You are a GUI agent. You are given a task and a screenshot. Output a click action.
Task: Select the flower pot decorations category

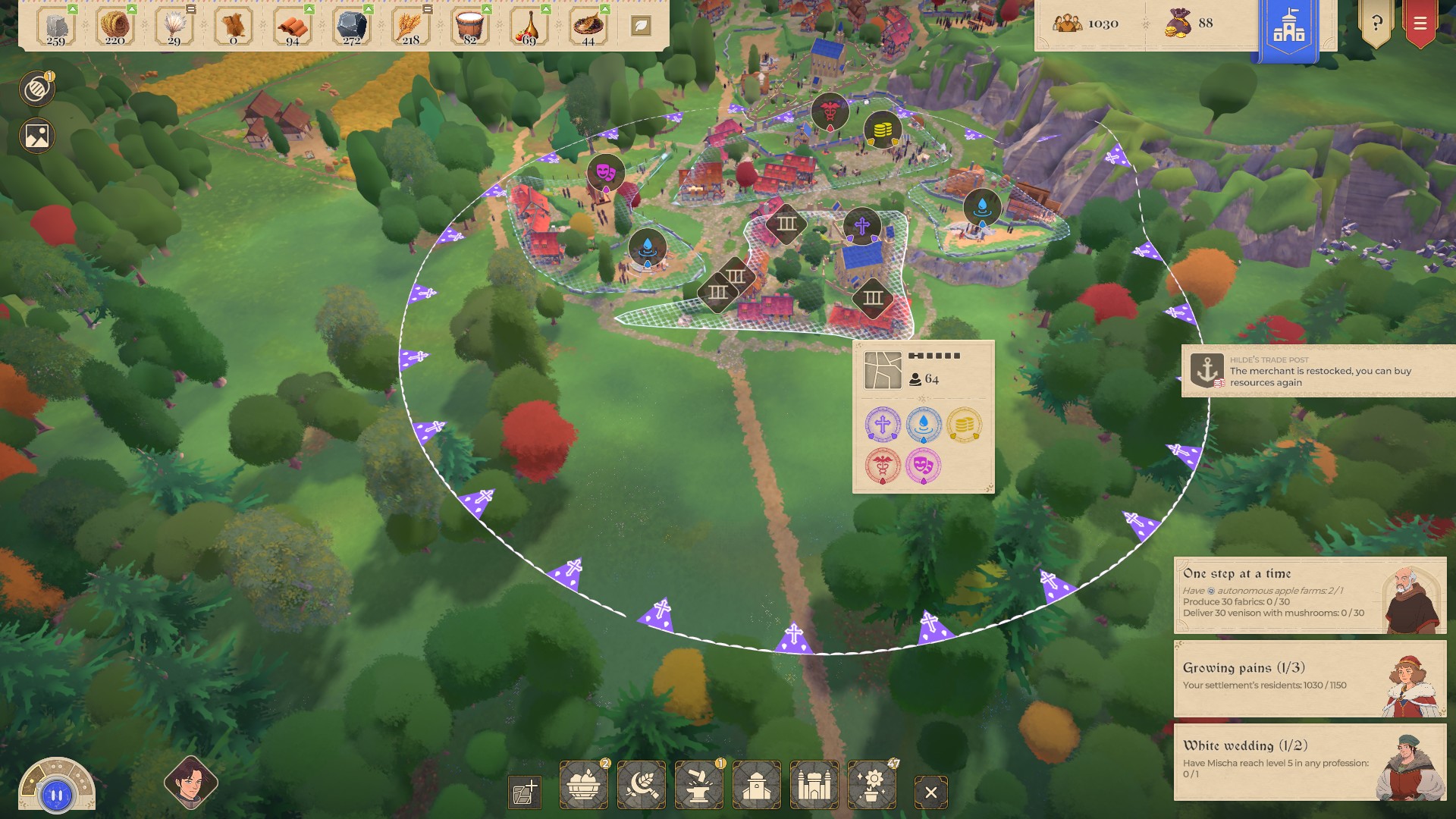pyautogui.click(x=871, y=786)
